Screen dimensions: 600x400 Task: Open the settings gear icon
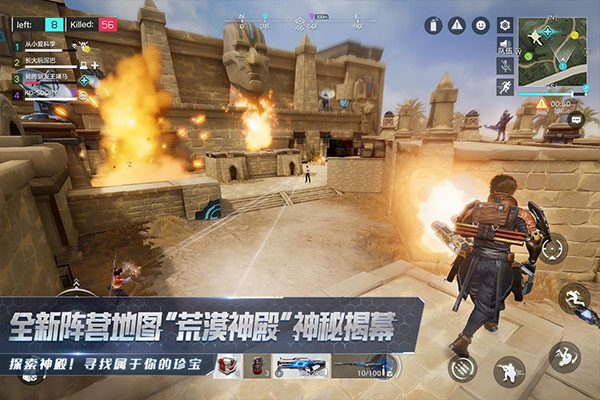click(x=505, y=24)
